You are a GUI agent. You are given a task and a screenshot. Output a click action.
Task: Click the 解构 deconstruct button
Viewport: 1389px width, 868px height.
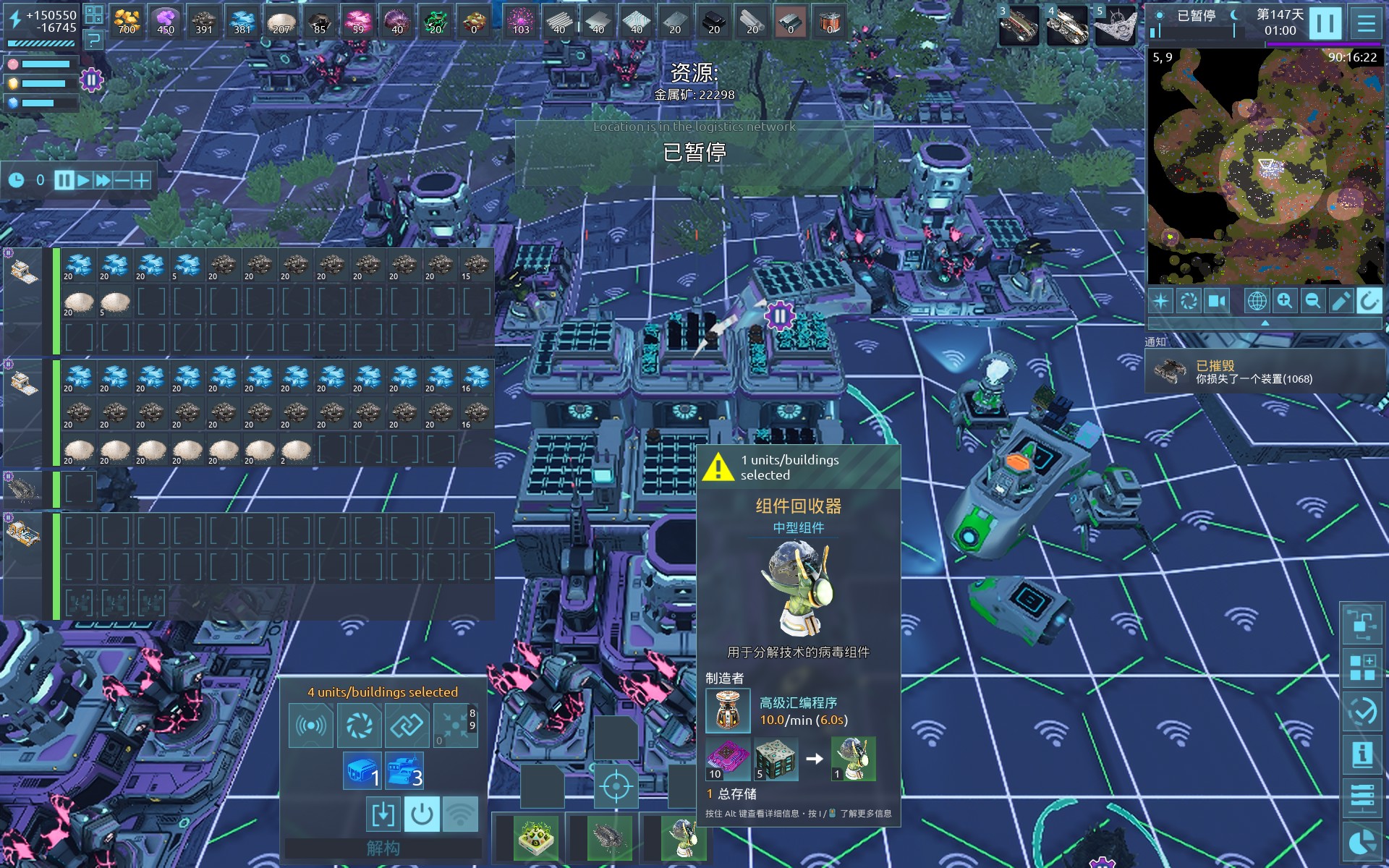coord(383,848)
